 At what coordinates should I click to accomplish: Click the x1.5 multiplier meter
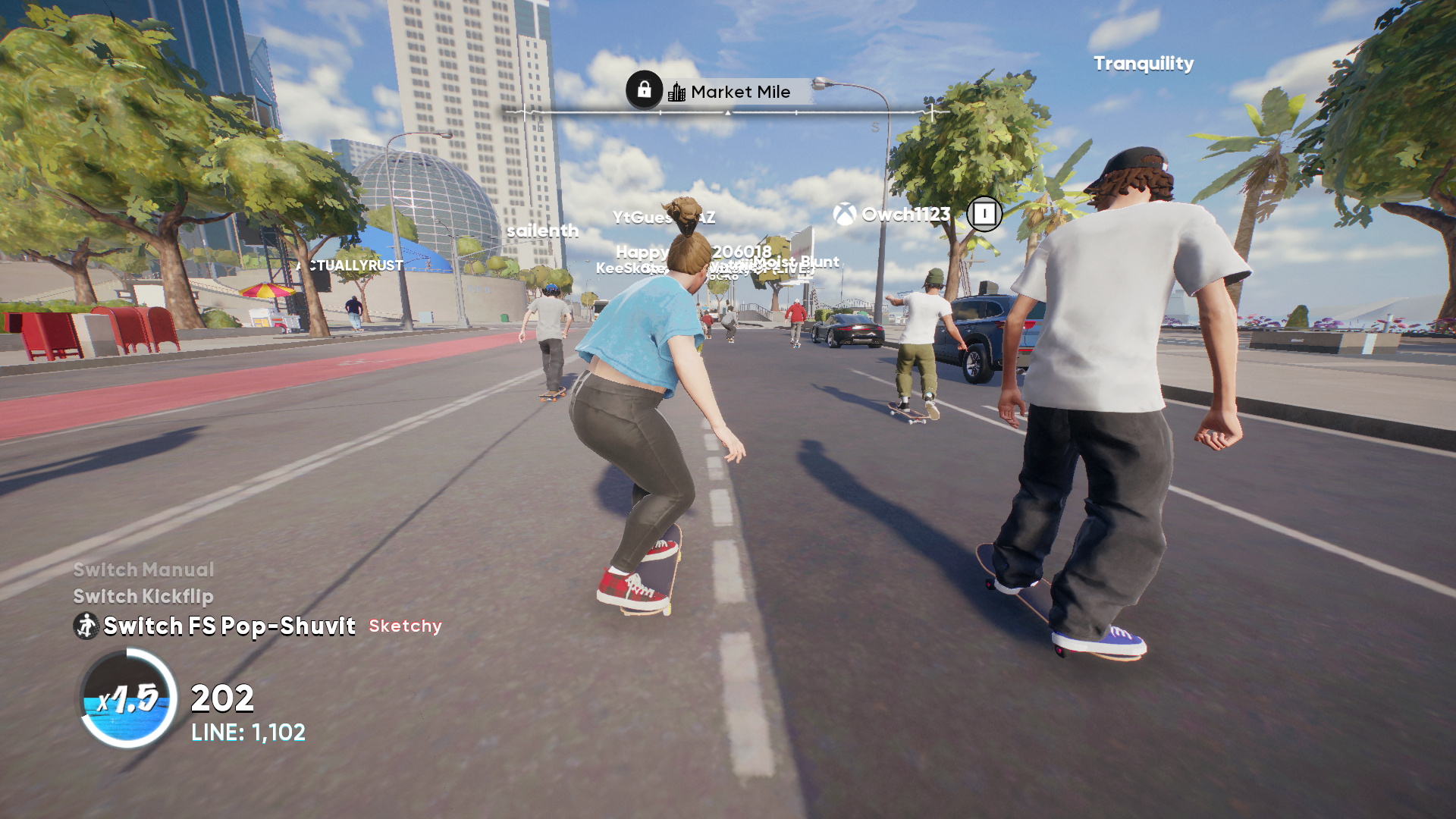click(128, 698)
